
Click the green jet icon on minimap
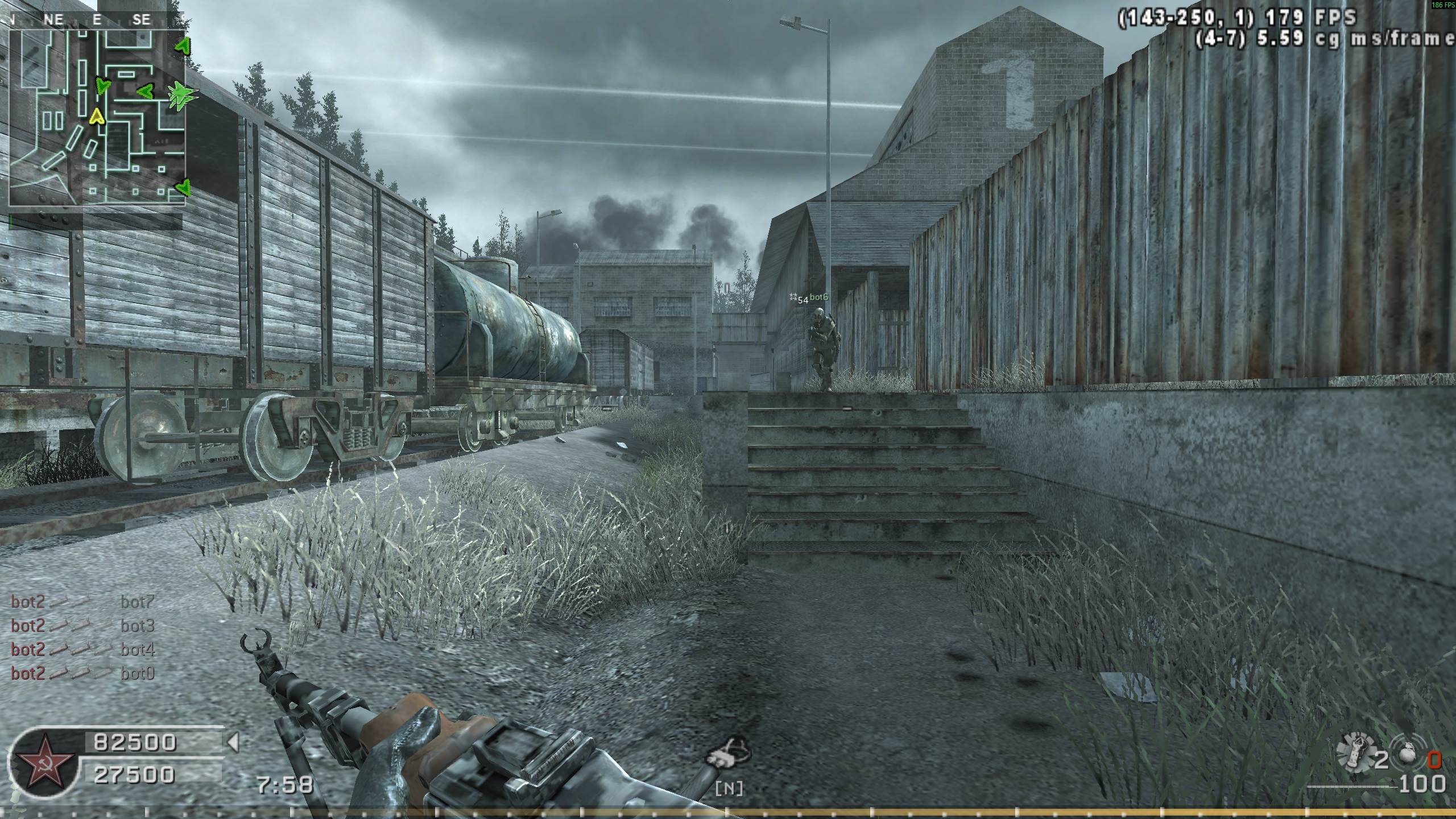pyautogui.click(x=182, y=94)
